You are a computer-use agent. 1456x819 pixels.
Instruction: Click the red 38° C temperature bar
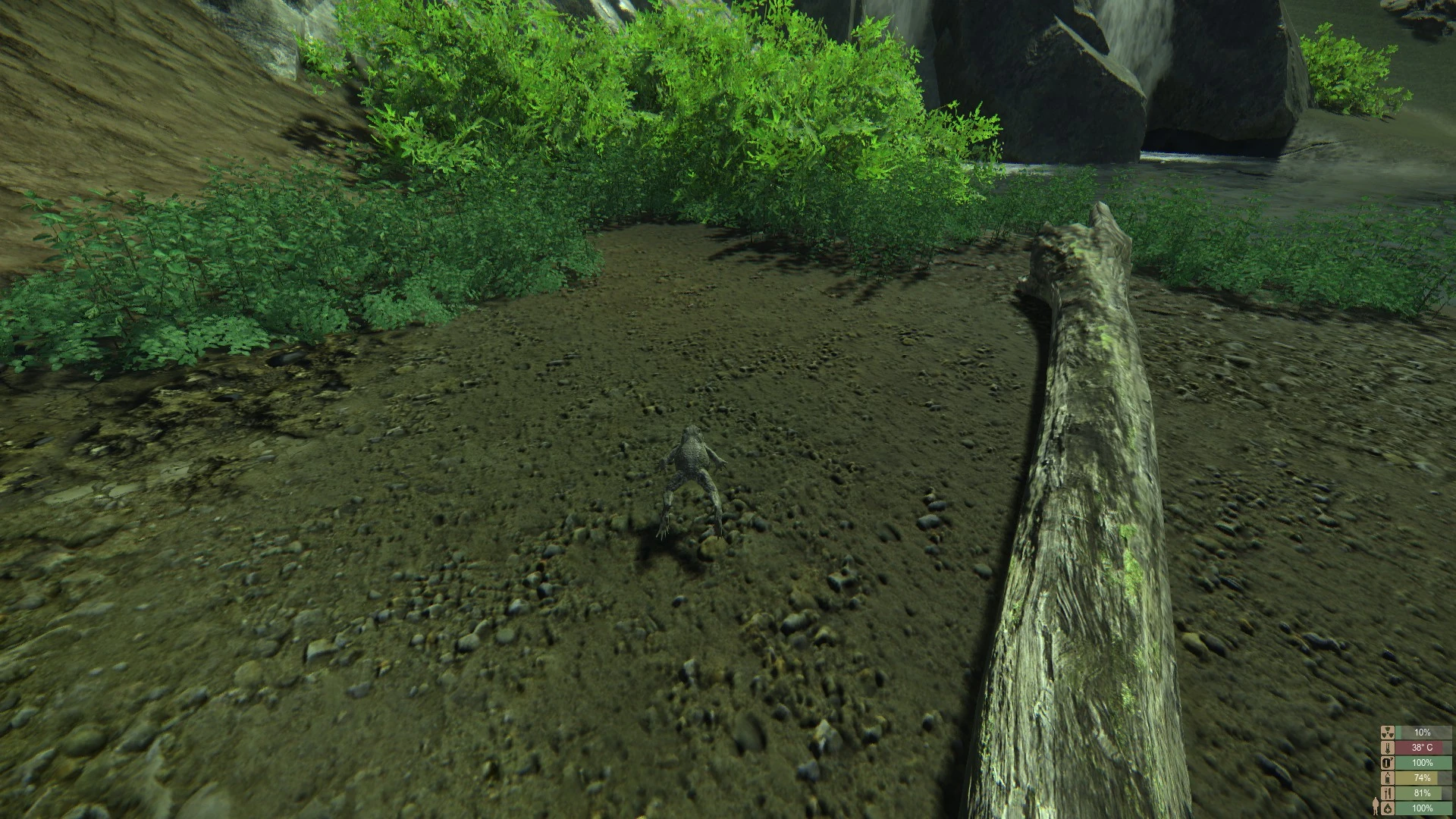coord(1423,748)
